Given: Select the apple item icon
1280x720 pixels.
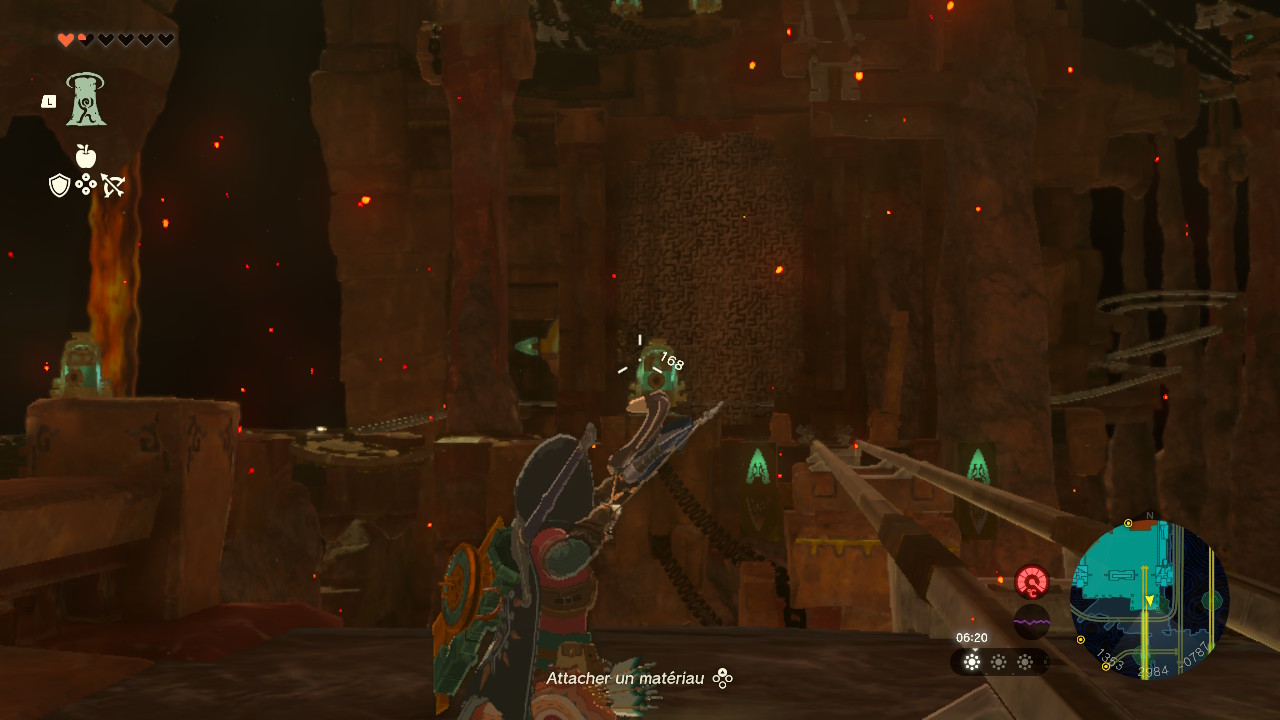Looking at the screenshot, I should point(86,156).
